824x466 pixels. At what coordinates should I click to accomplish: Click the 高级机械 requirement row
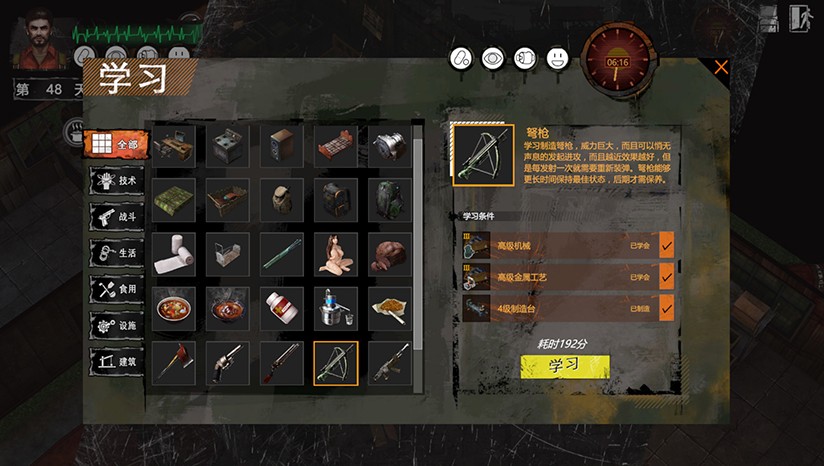pyautogui.click(x=567, y=244)
